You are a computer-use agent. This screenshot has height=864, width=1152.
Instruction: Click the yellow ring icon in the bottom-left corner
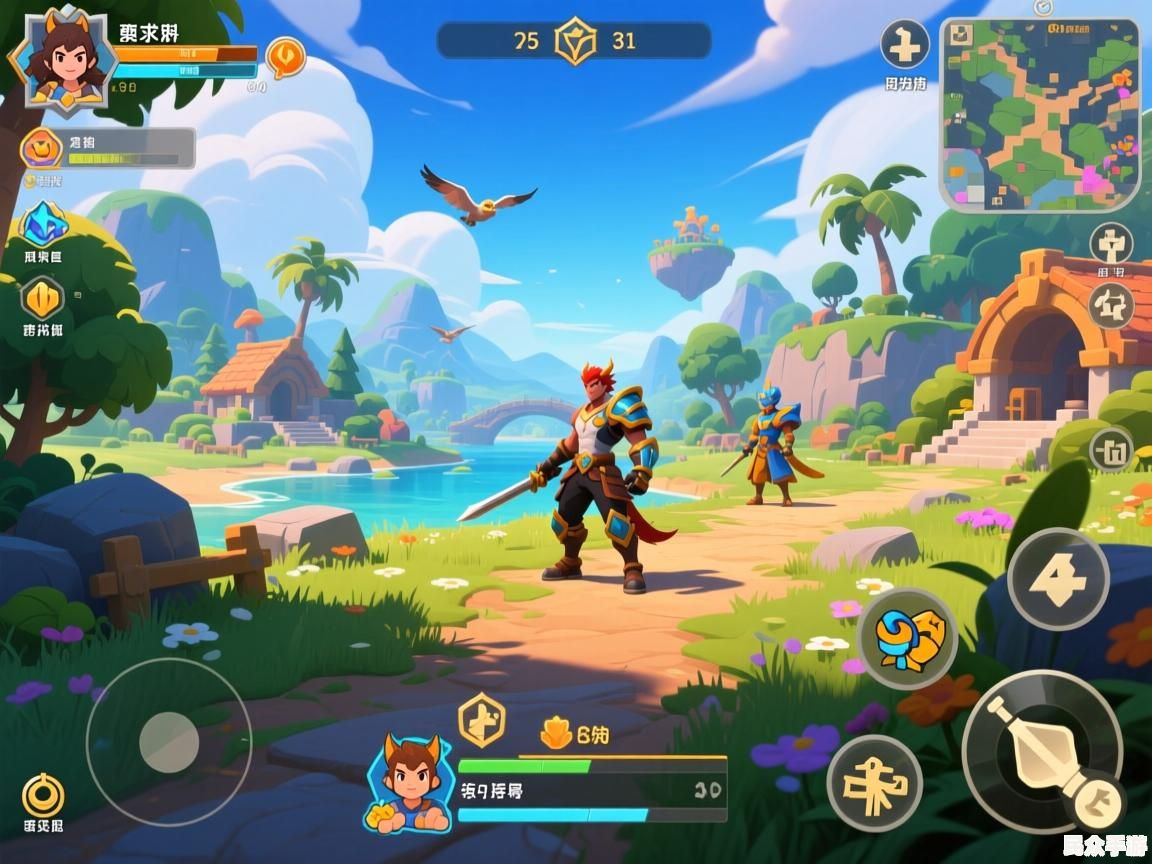point(43,795)
